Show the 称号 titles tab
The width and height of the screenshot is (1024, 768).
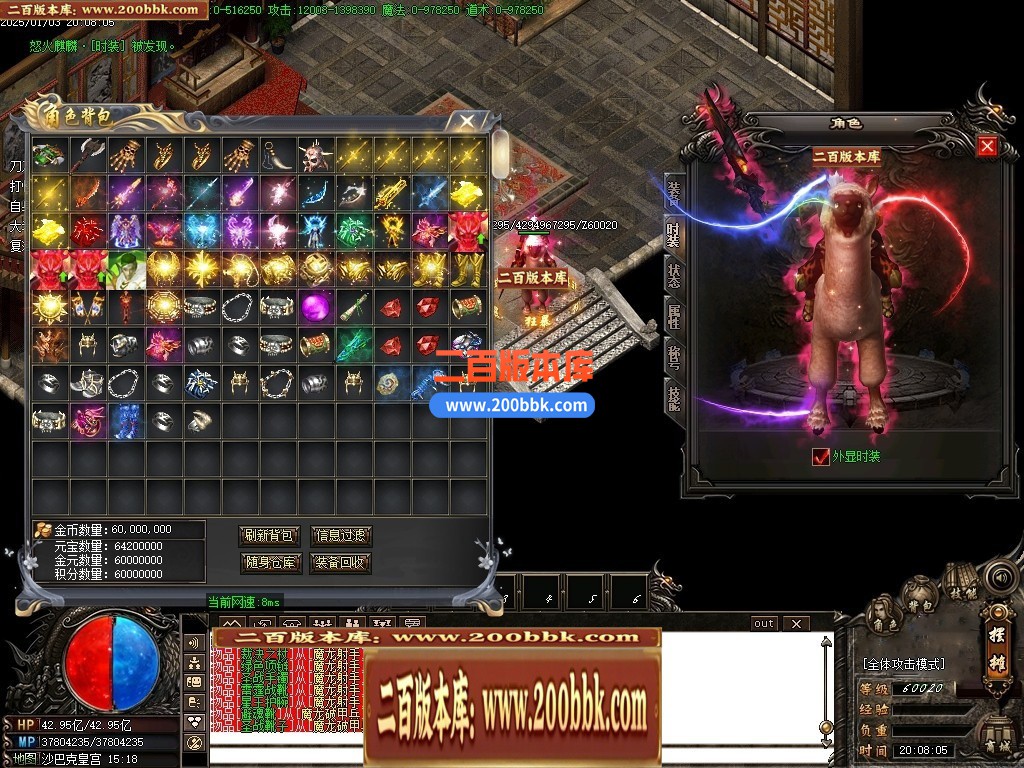(x=674, y=358)
